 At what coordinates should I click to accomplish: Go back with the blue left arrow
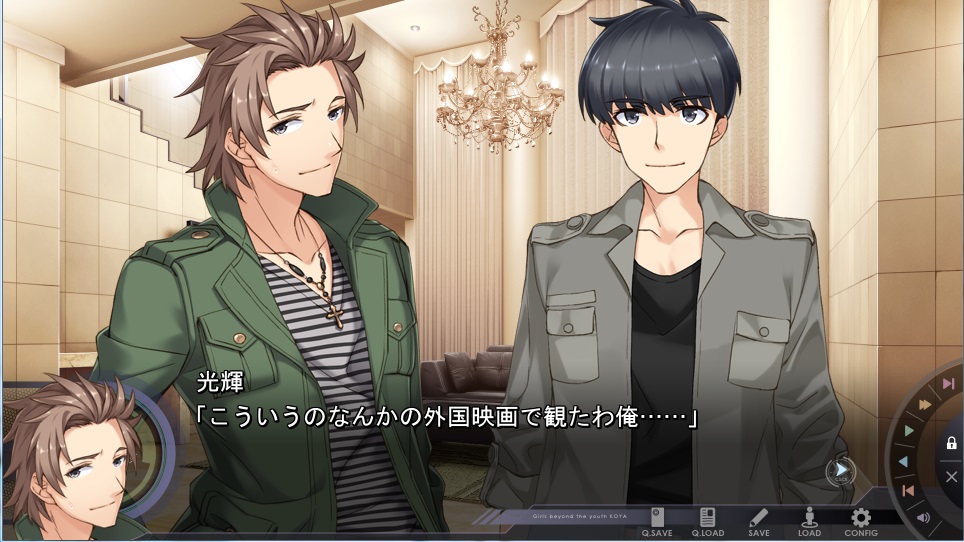(902, 461)
